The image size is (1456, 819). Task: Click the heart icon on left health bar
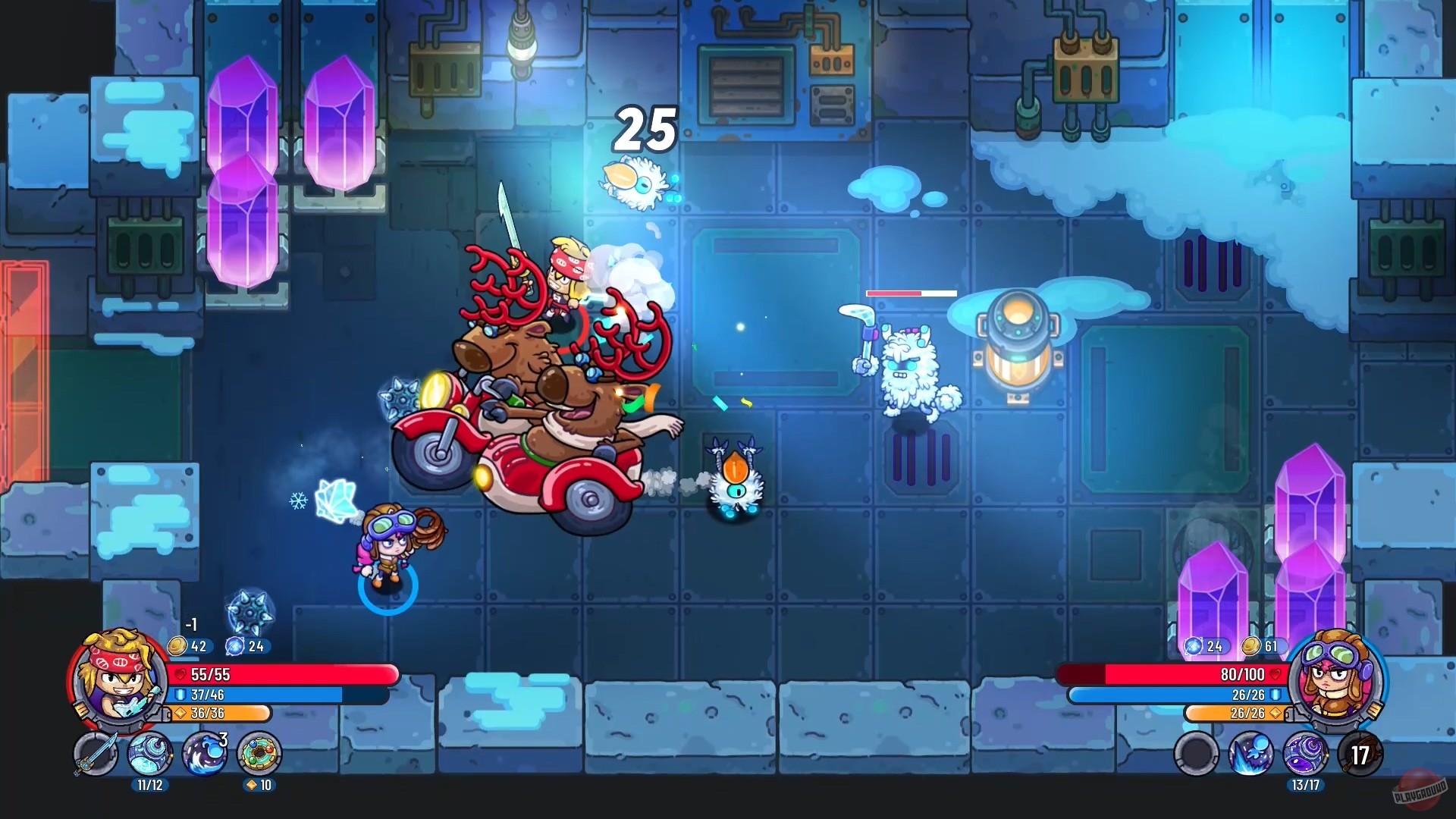click(x=179, y=674)
